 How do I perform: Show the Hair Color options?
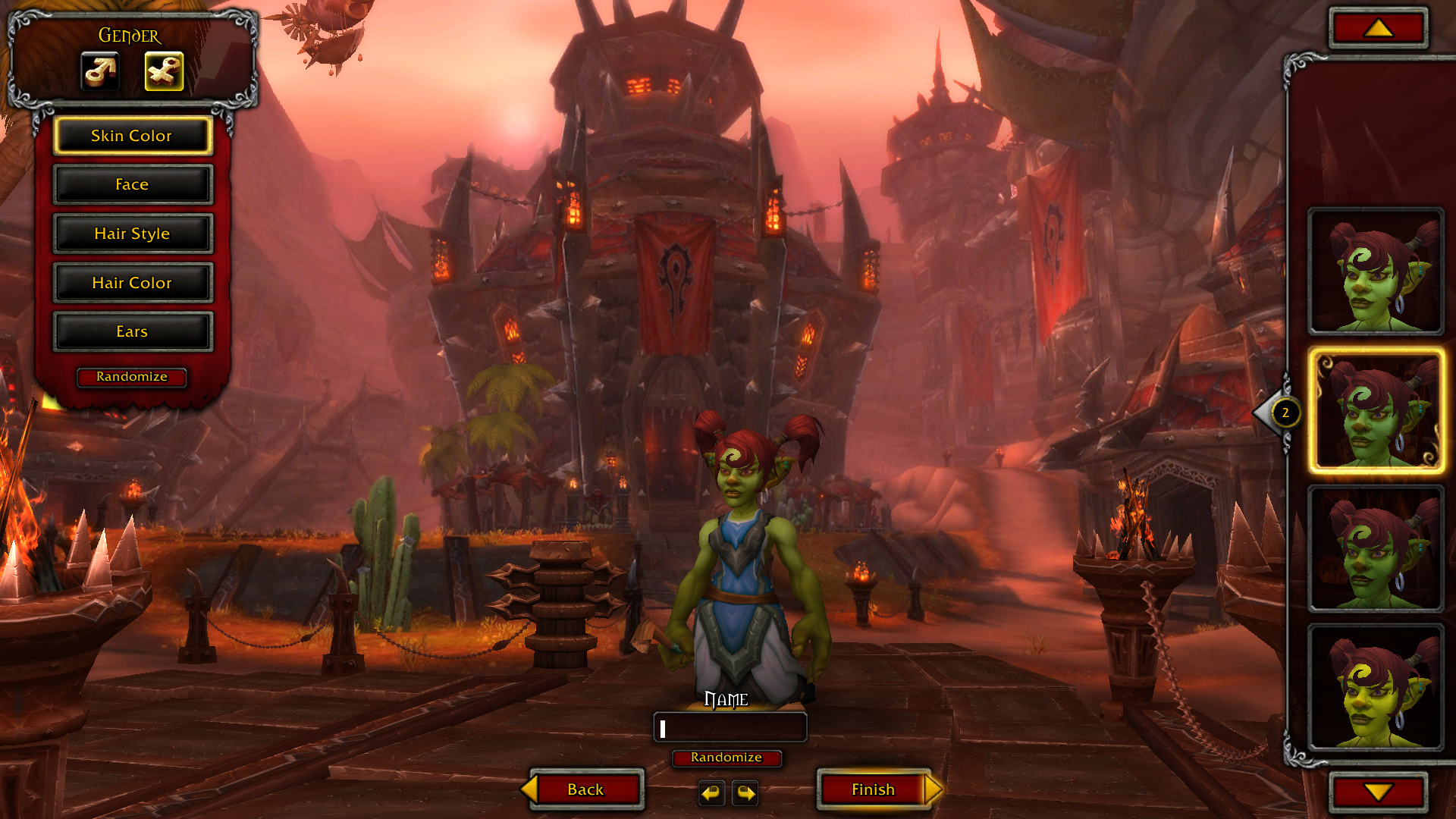coord(132,283)
